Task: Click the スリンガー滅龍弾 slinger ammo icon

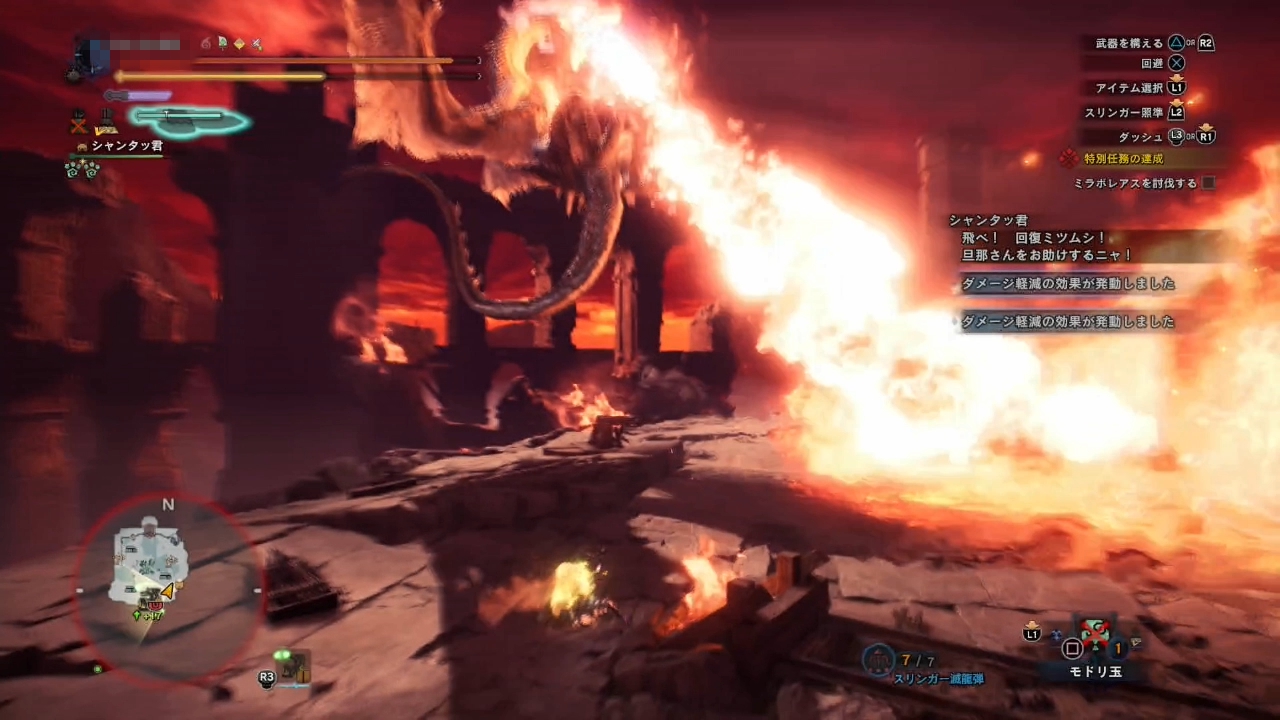Action: pyautogui.click(x=880, y=660)
